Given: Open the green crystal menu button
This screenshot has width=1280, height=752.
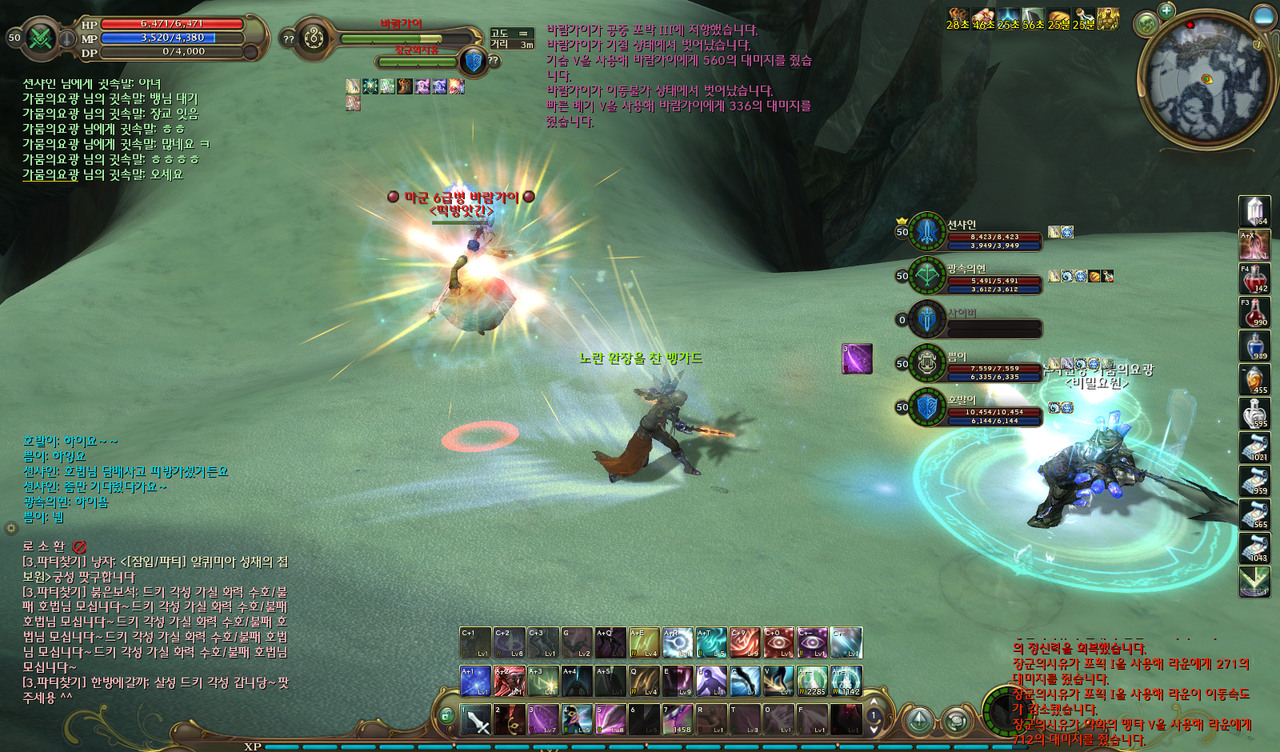Looking at the screenshot, I should coord(918,720).
